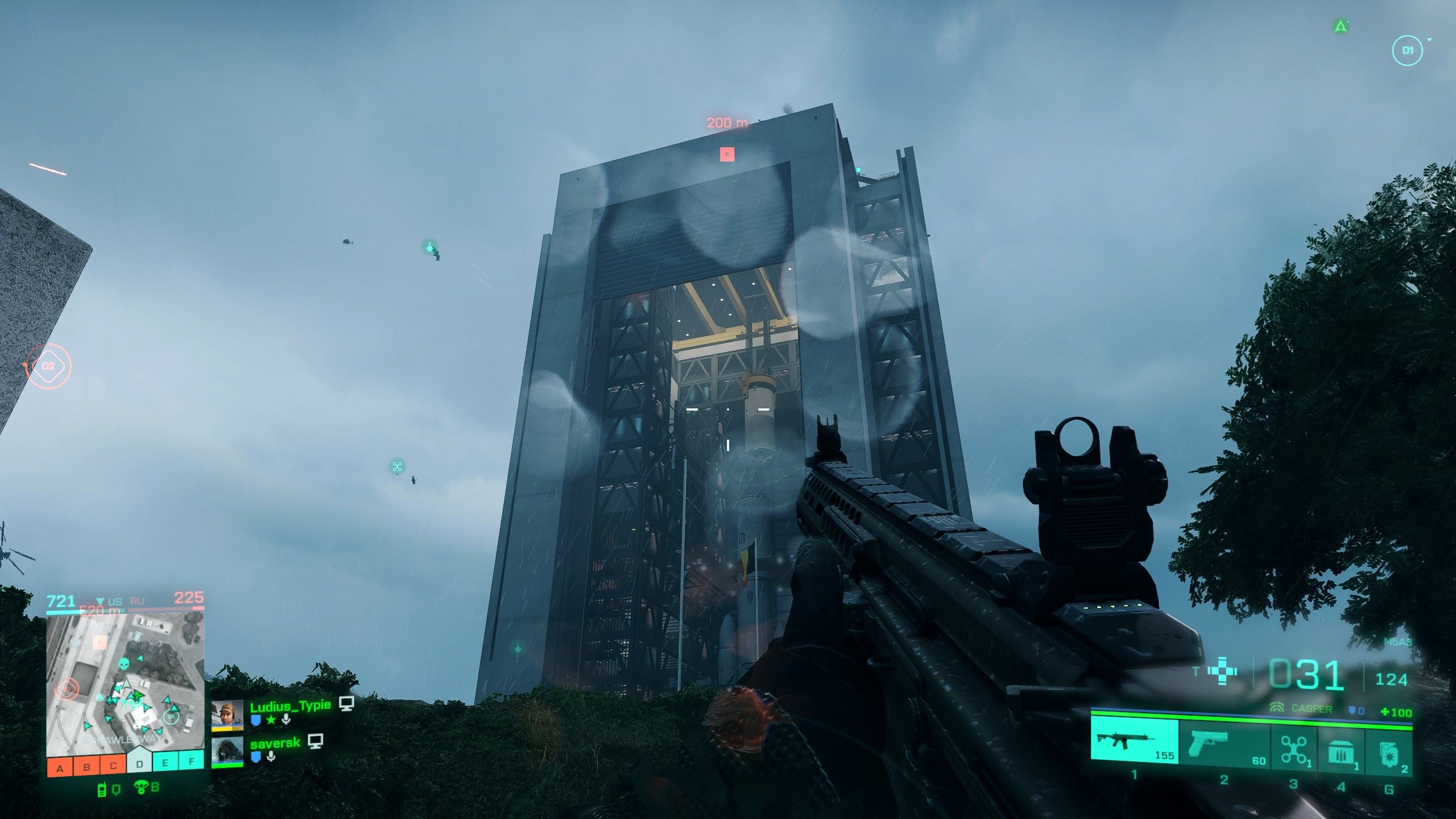
Task: Click the parachute call-in icon
Action: pyautogui.click(x=140, y=788)
